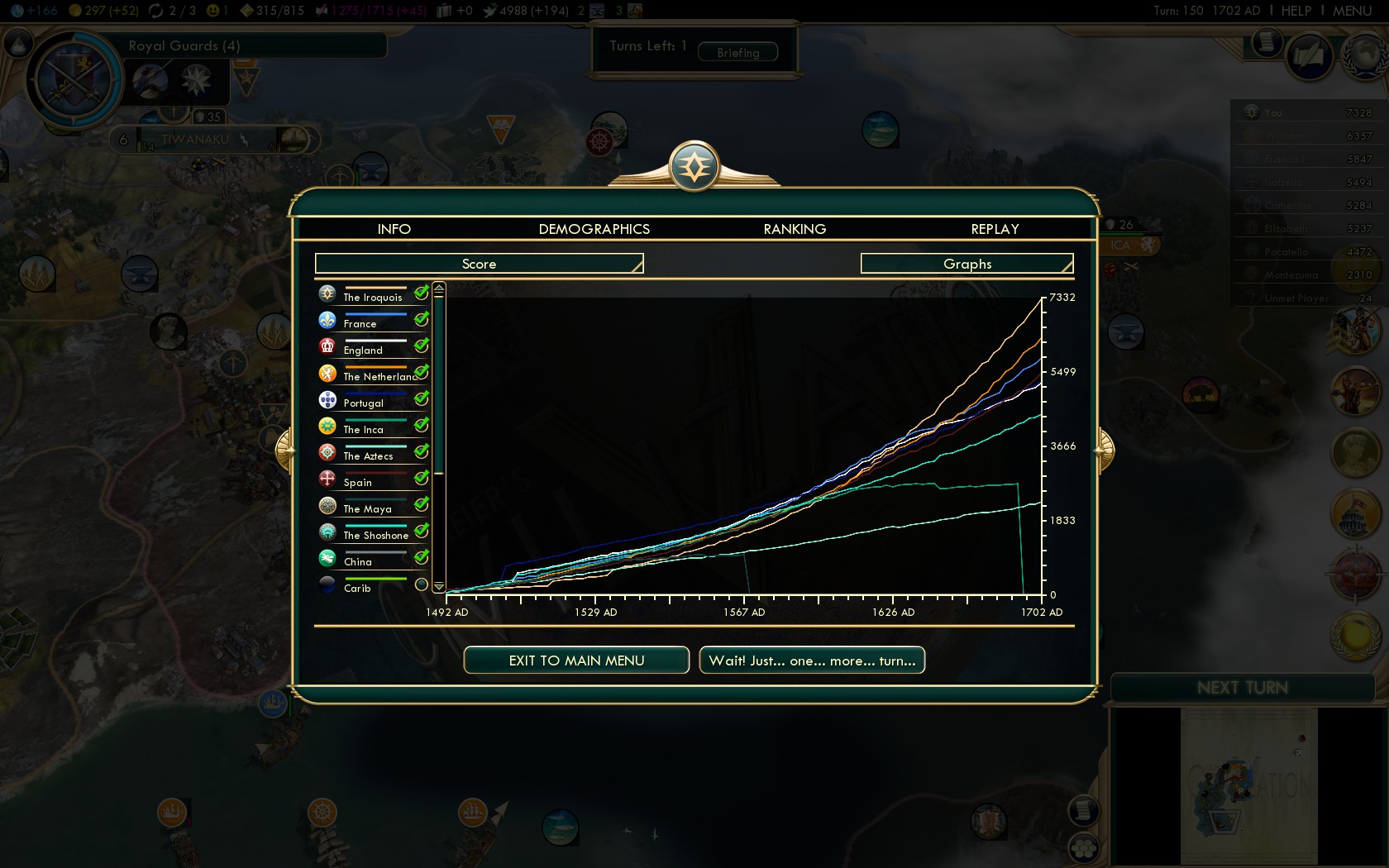
Task: Open the HELP menu
Action: tap(1296, 11)
